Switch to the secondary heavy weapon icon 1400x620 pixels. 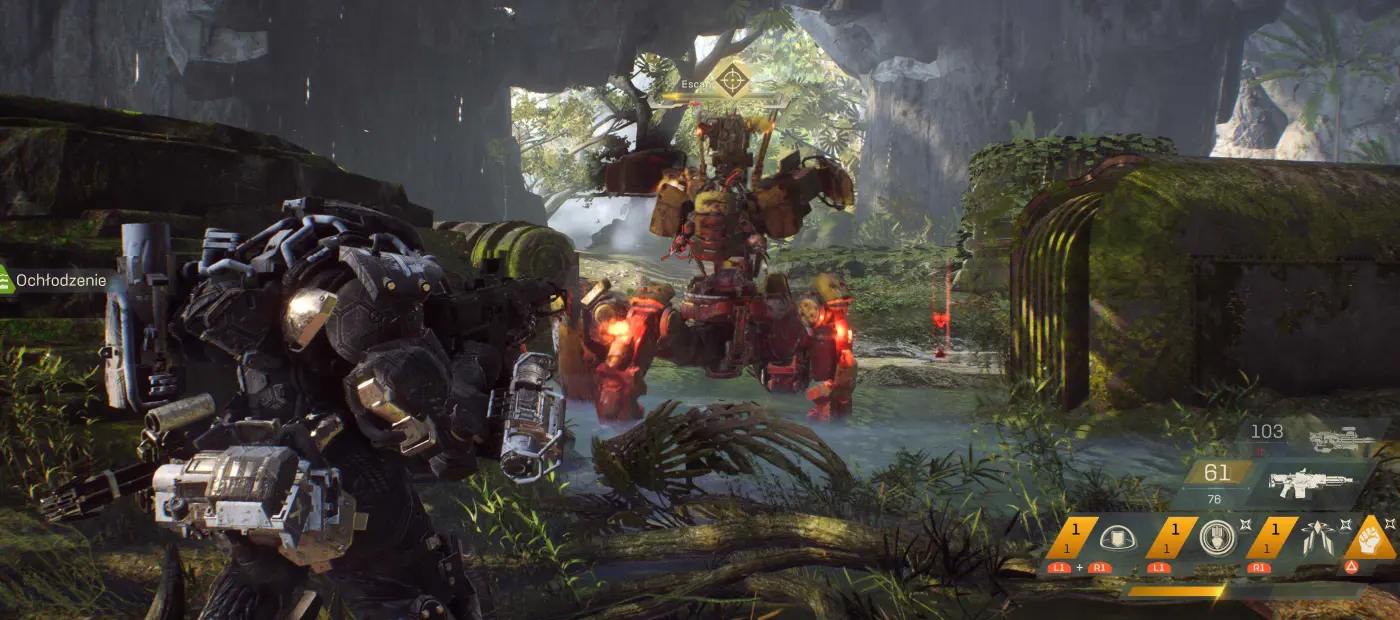point(1341,438)
